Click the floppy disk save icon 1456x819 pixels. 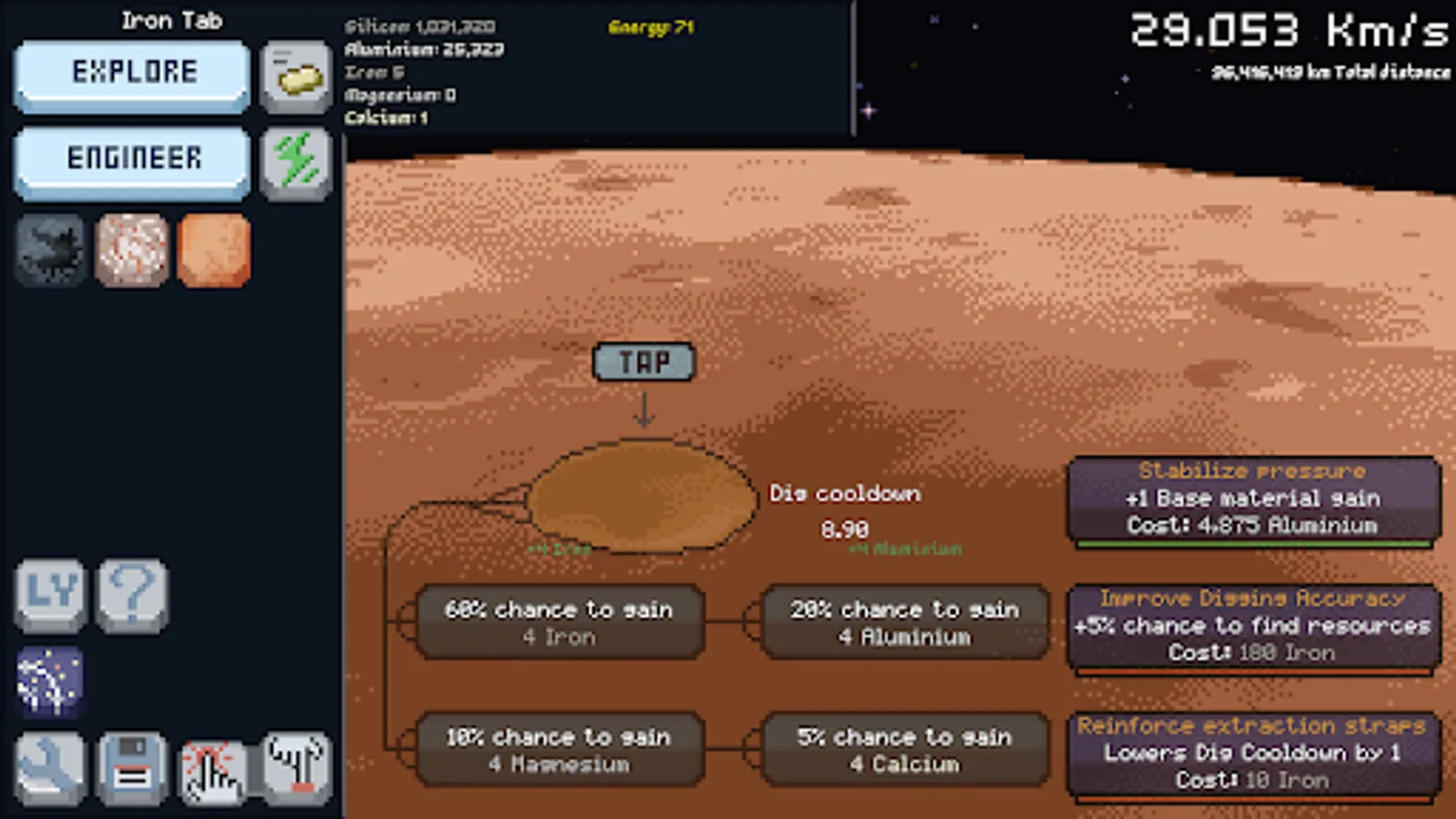click(x=132, y=767)
